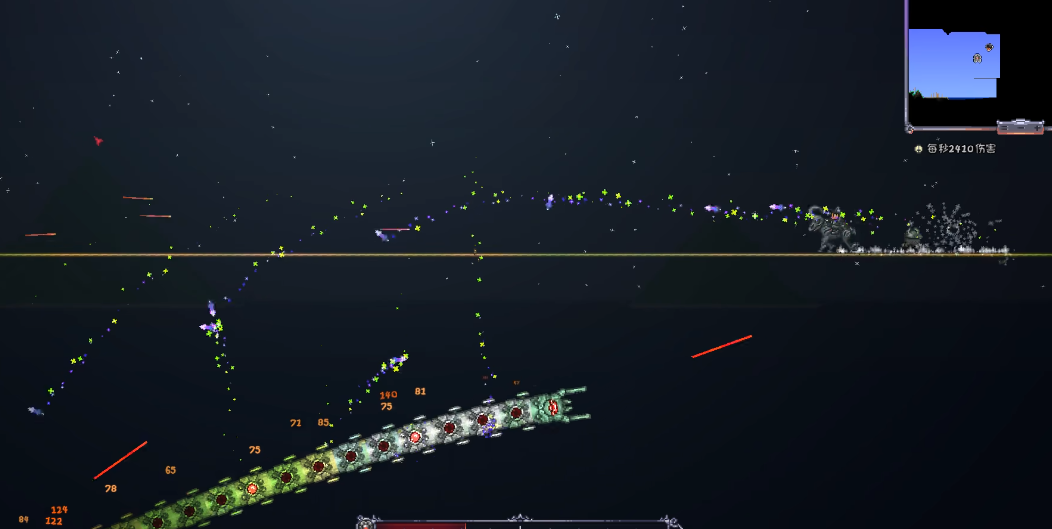1052x529 pixels.
Task: Zoom out the minimap with minus button
Action: pos(1021,128)
